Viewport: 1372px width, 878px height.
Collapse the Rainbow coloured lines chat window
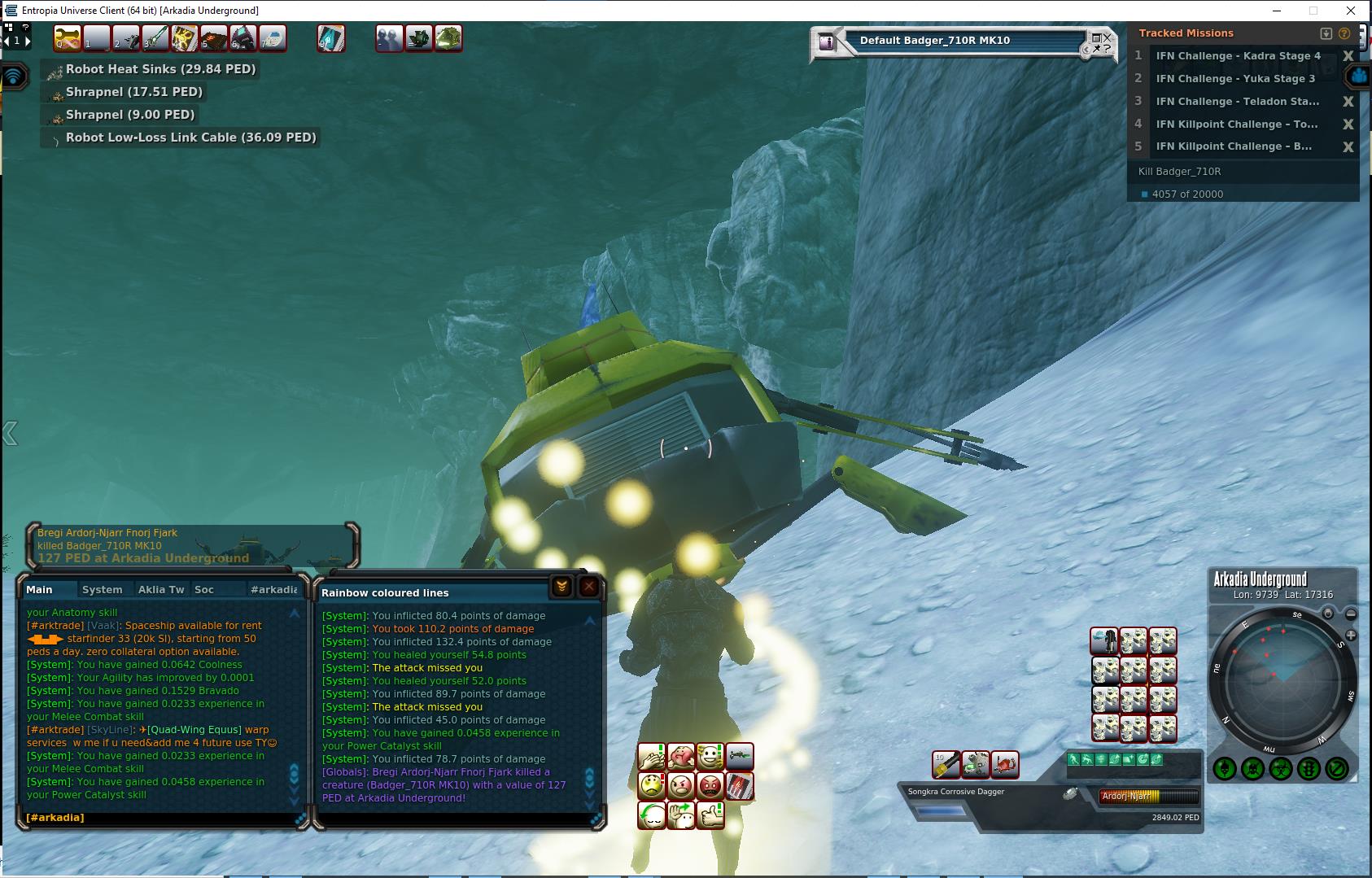(x=561, y=587)
